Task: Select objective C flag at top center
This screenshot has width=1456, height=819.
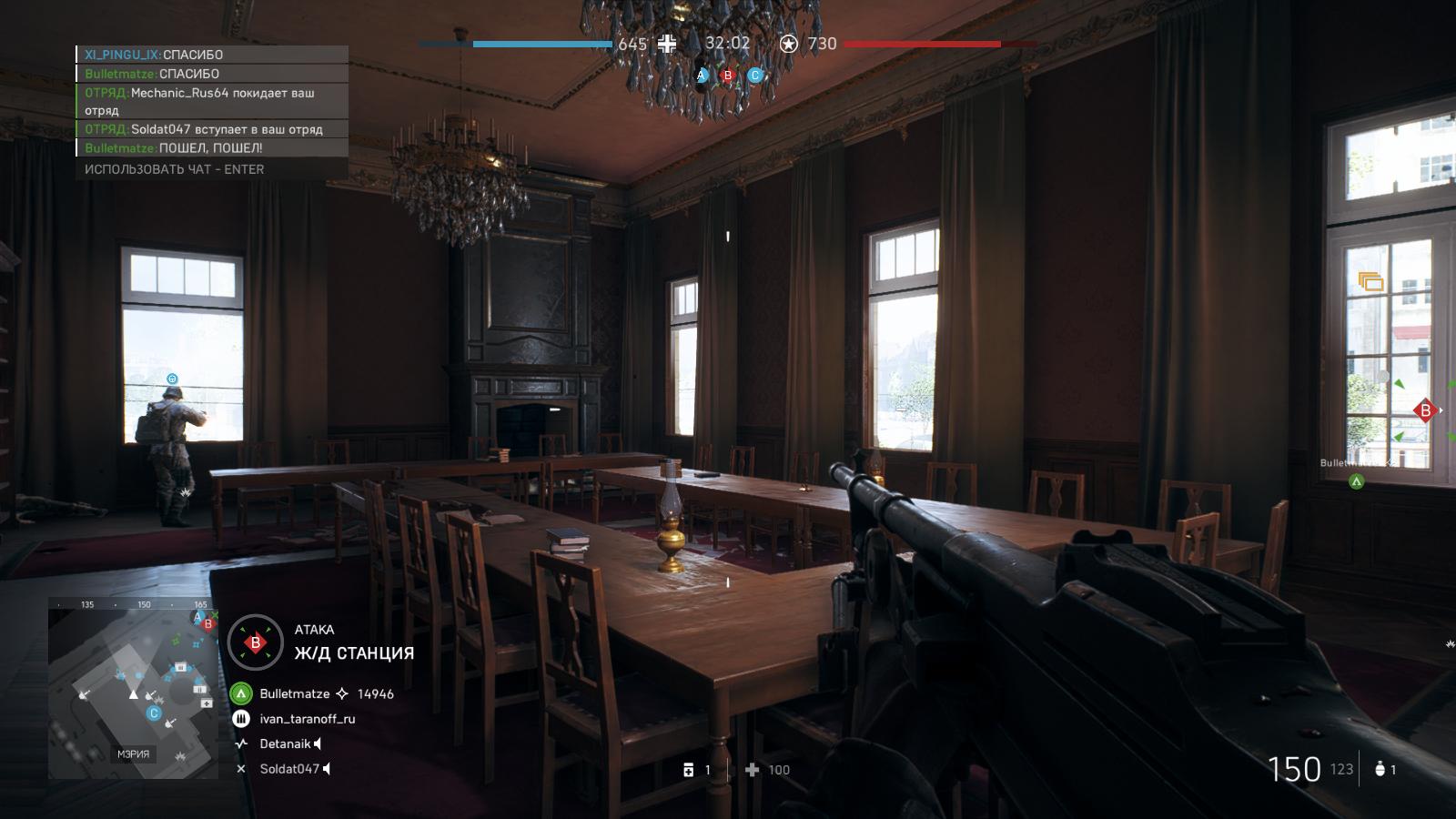Action: 754,76
